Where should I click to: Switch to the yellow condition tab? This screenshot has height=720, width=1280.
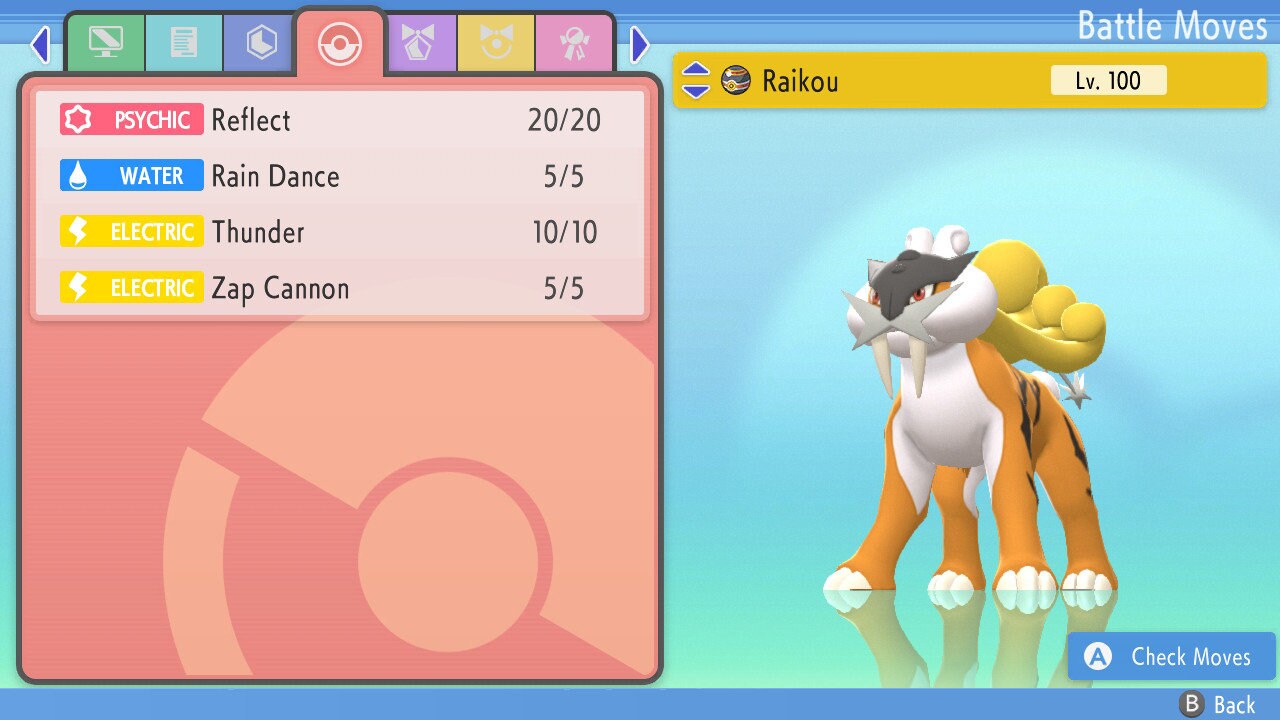(x=496, y=43)
